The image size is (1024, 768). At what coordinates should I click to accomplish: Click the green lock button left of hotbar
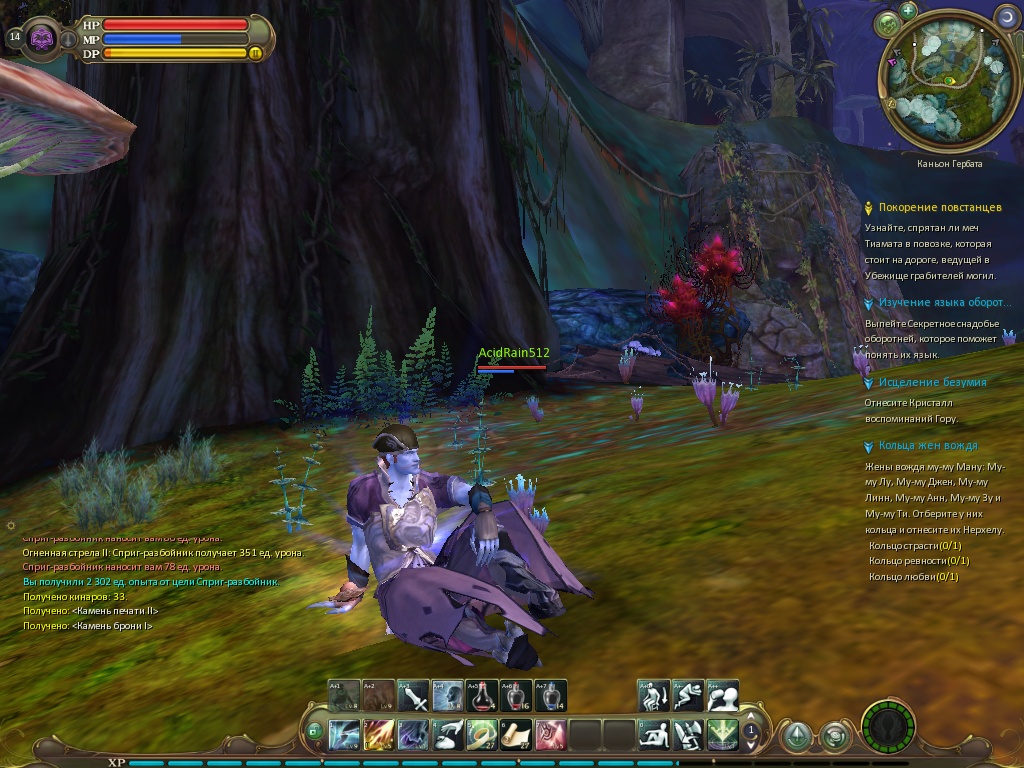pos(315,732)
